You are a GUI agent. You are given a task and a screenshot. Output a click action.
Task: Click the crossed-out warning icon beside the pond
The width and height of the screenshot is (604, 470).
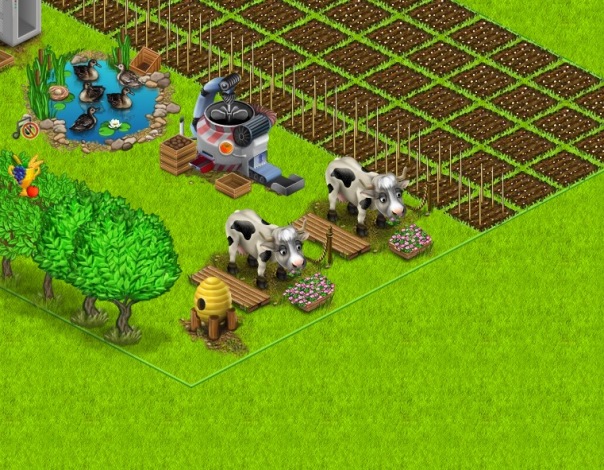(x=30, y=130)
